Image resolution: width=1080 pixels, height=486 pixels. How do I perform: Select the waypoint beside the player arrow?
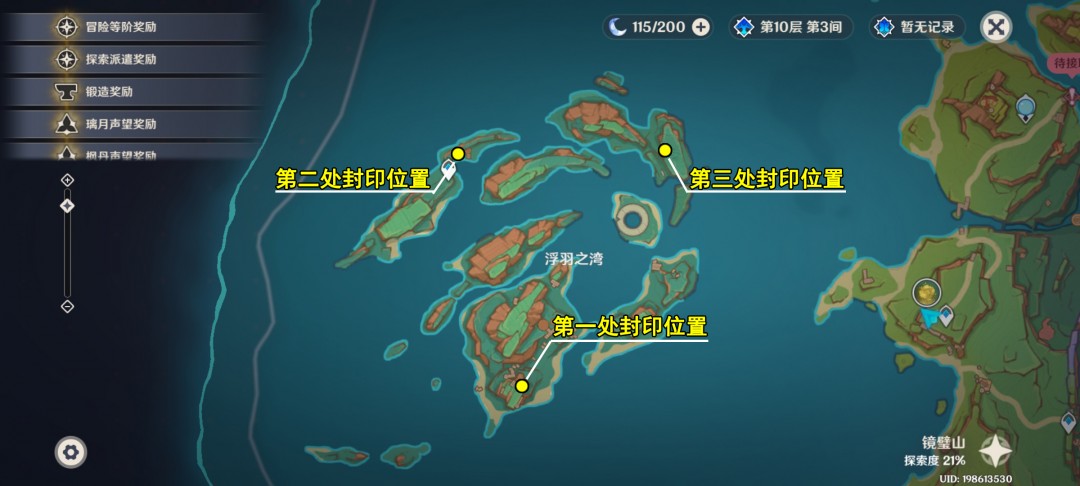click(x=945, y=317)
